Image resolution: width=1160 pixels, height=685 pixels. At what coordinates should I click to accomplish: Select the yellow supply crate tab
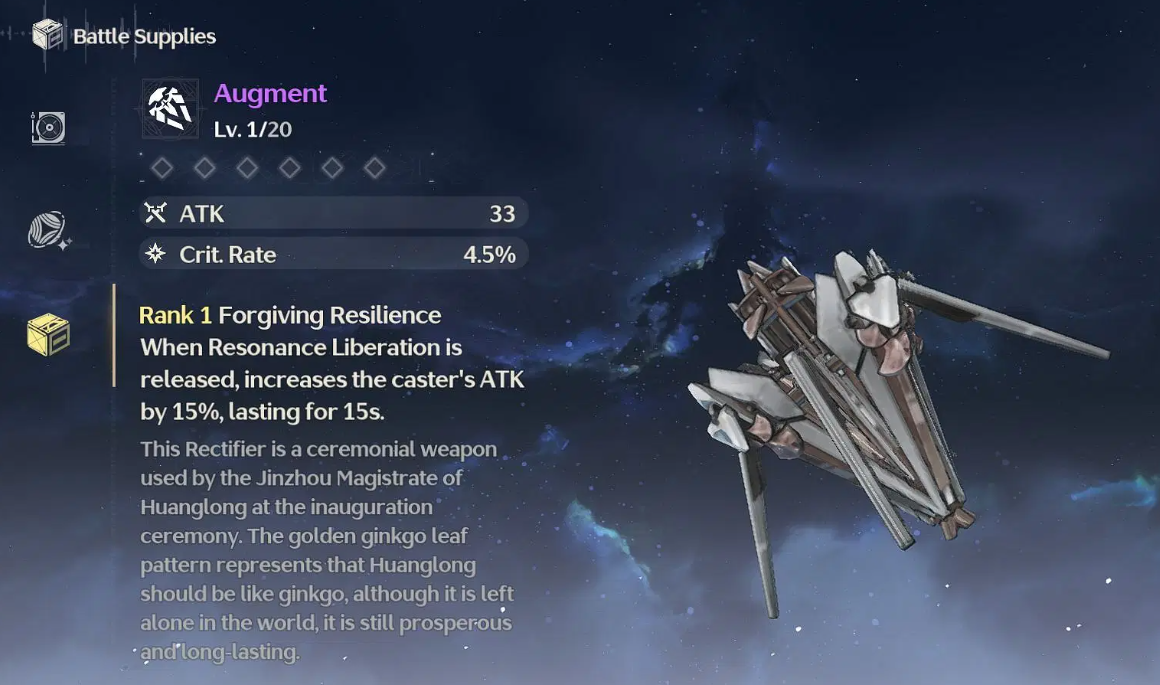point(48,335)
